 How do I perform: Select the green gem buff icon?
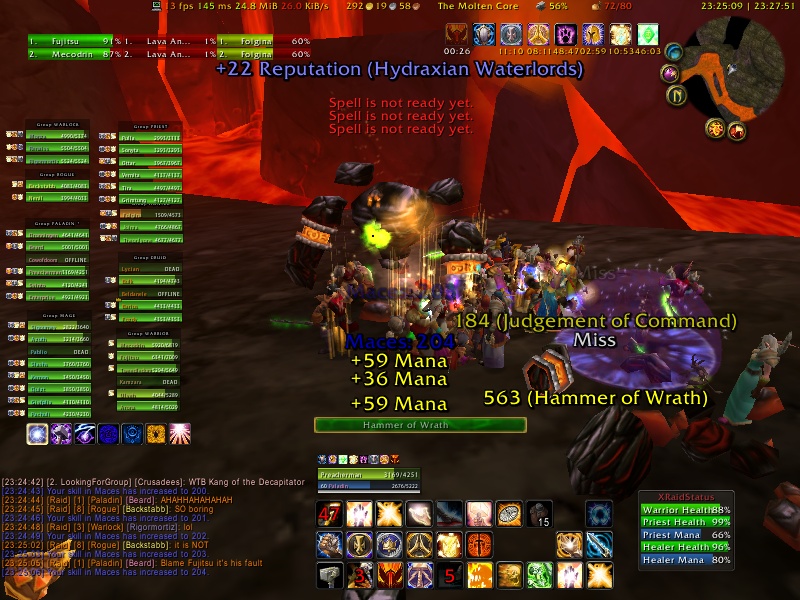point(648,36)
